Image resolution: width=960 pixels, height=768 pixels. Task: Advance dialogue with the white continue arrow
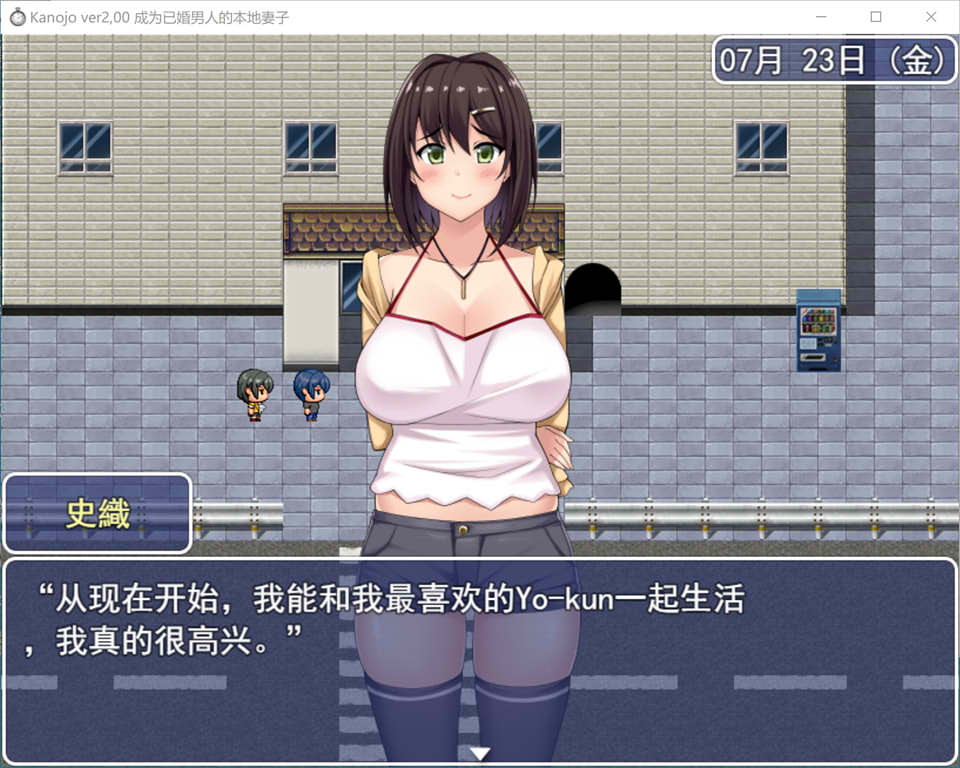pyautogui.click(x=480, y=753)
